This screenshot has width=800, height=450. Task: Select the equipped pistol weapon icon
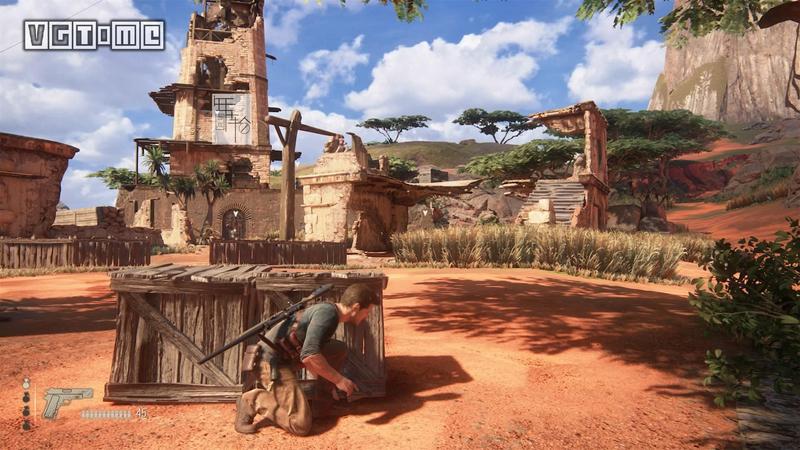(65, 401)
